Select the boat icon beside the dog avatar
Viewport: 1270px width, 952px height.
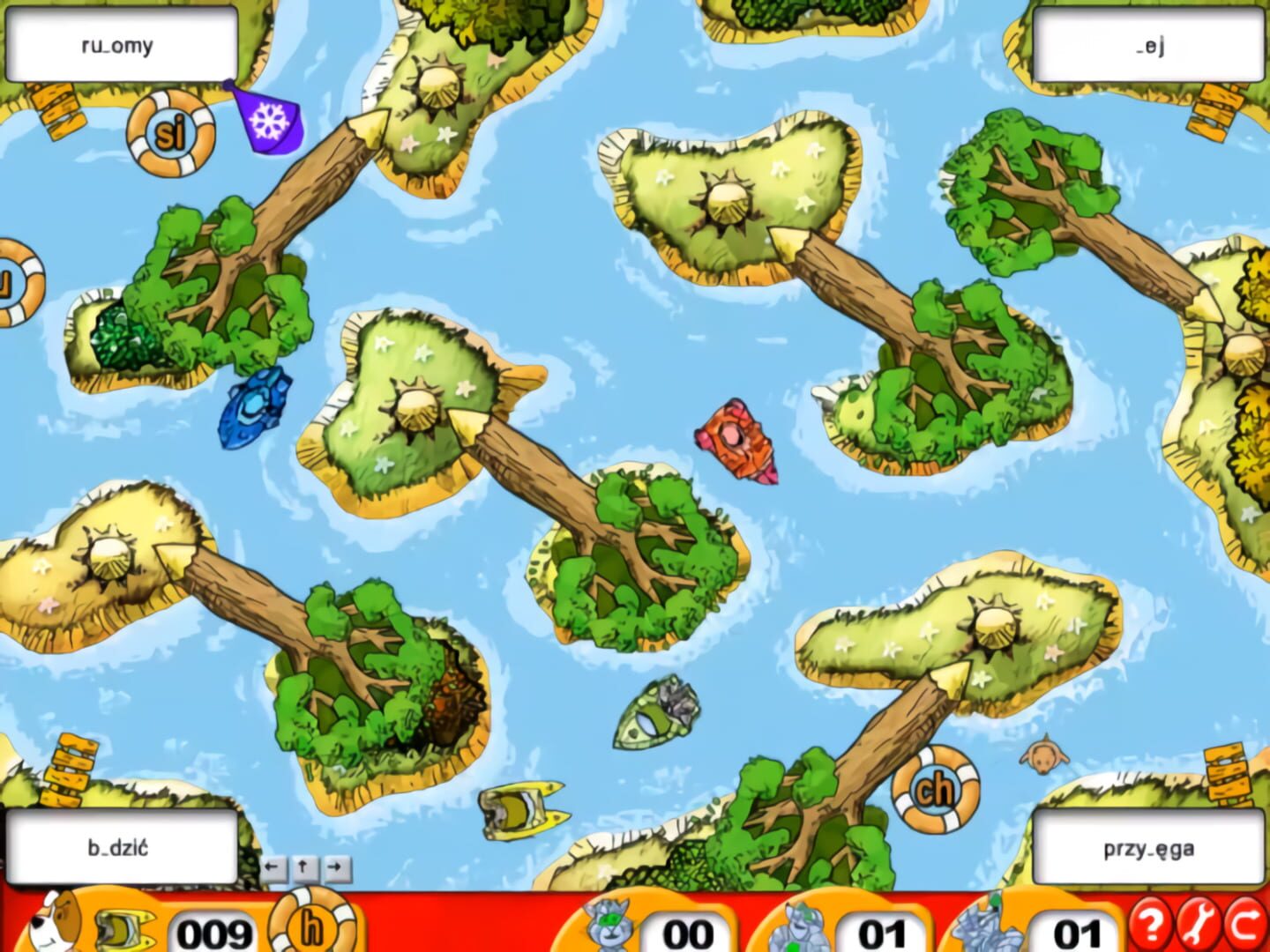124,930
